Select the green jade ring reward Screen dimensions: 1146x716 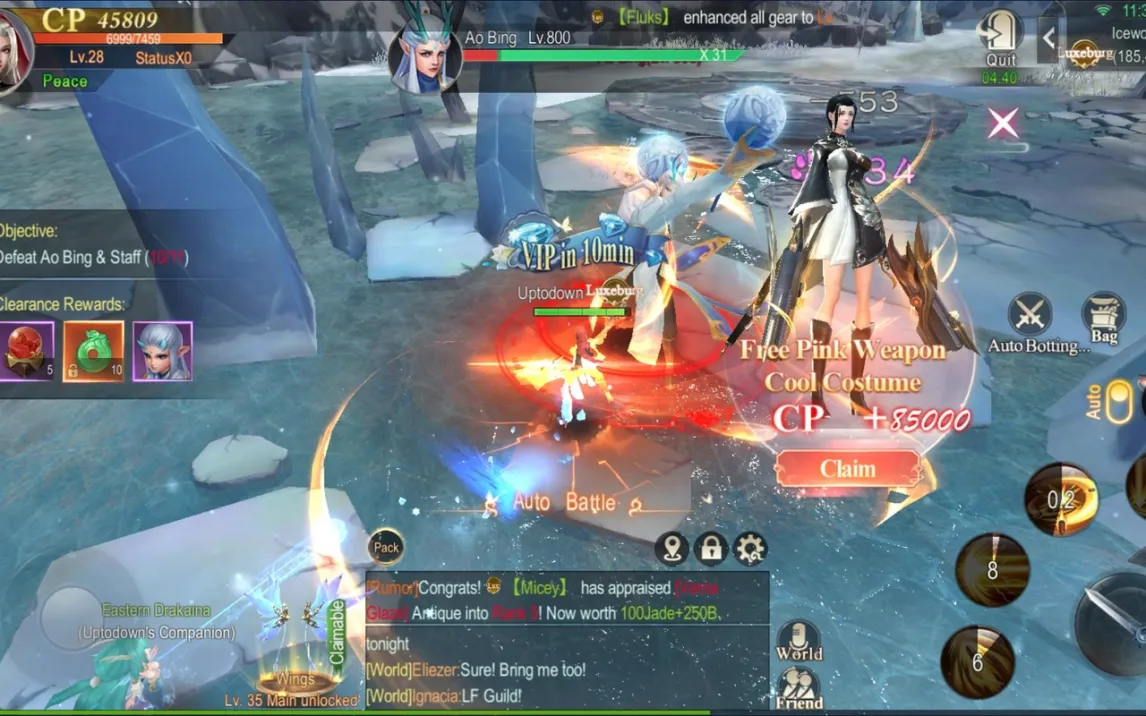(x=94, y=351)
